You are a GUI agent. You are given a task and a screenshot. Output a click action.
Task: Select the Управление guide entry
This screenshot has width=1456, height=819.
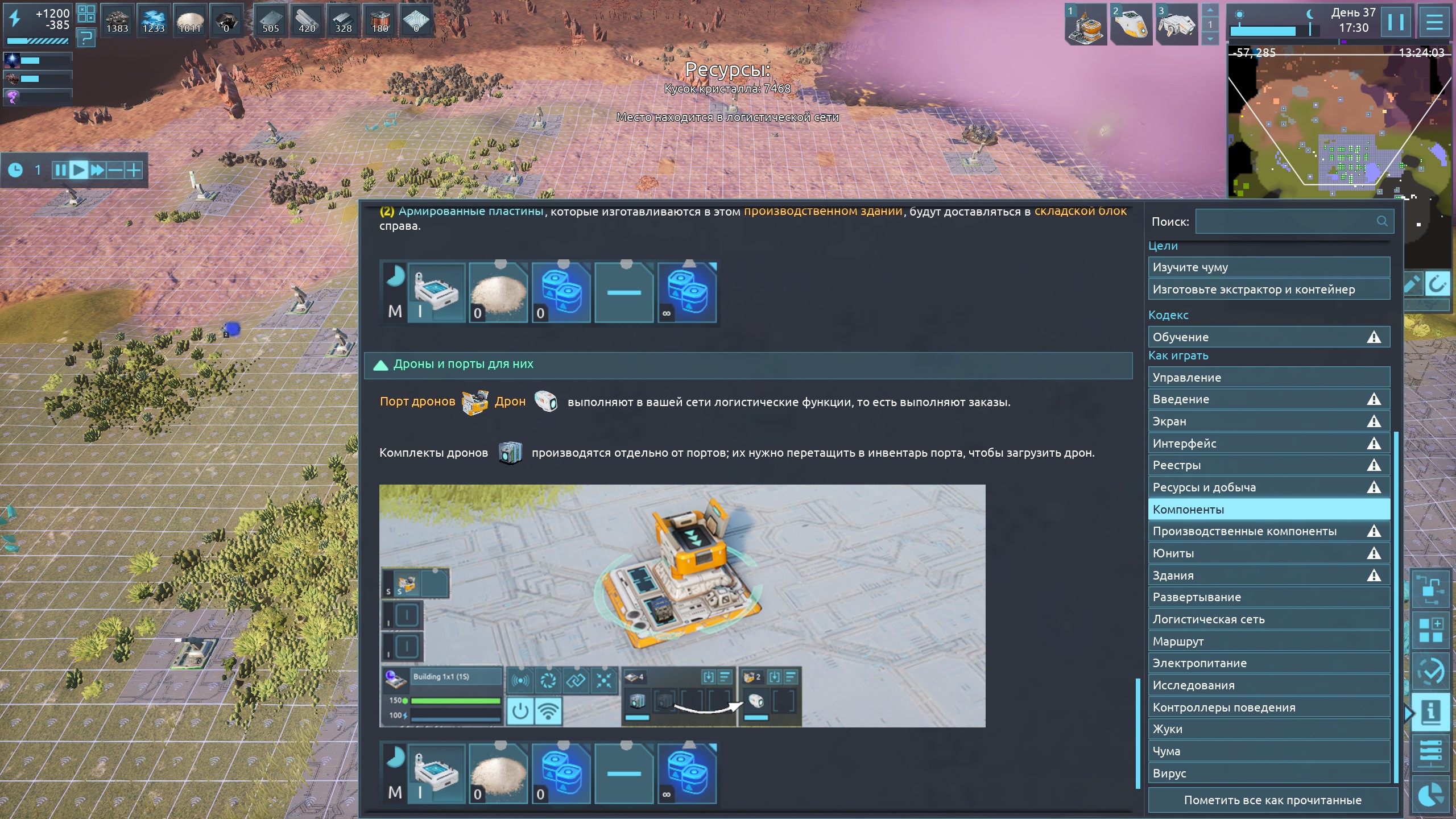click(x=1268, y=378)
